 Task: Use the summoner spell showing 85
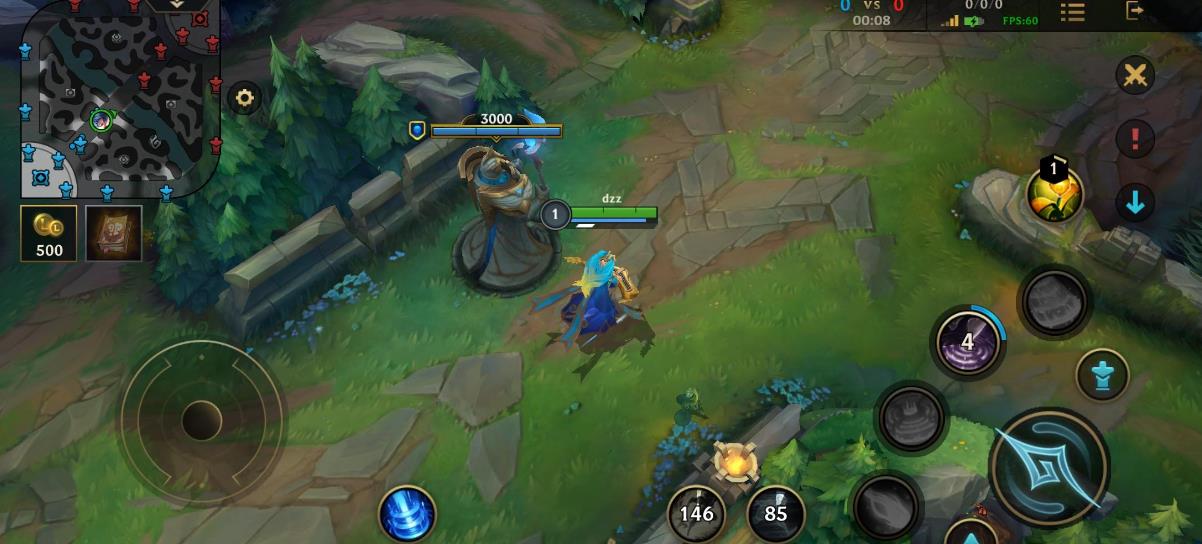775,514
